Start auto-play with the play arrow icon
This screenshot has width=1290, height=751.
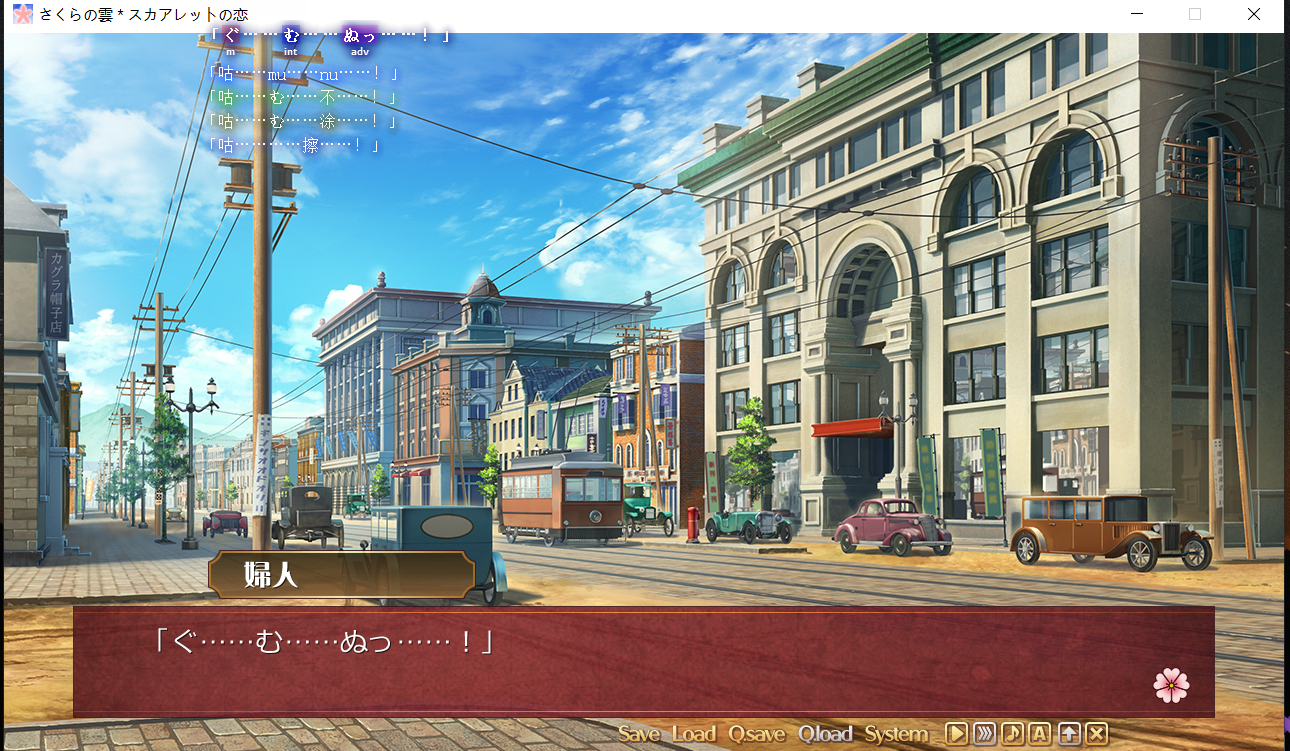pyautogui.click(x=957, y=733)
